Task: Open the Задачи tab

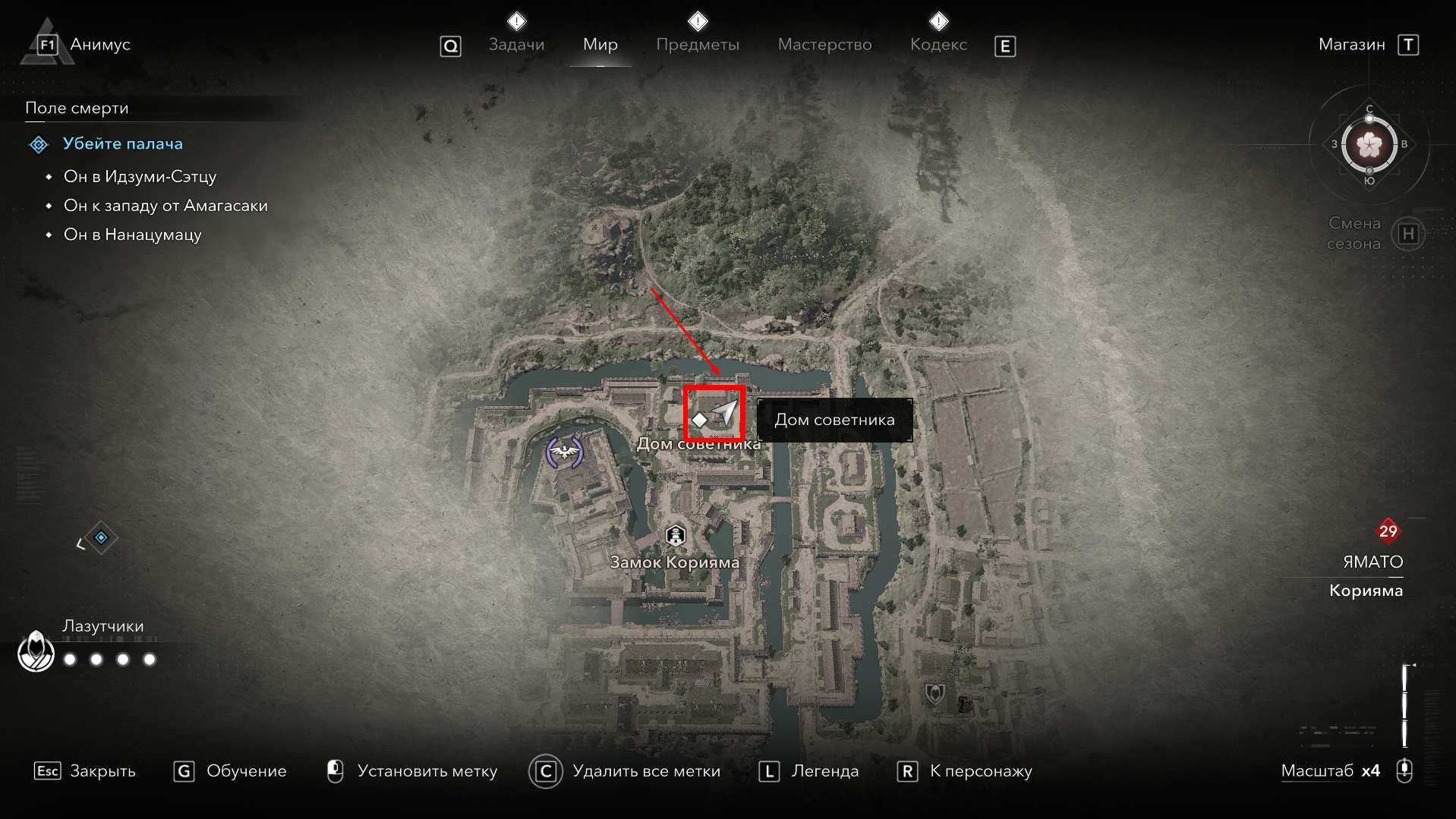Action: click(x=516, y=45)
